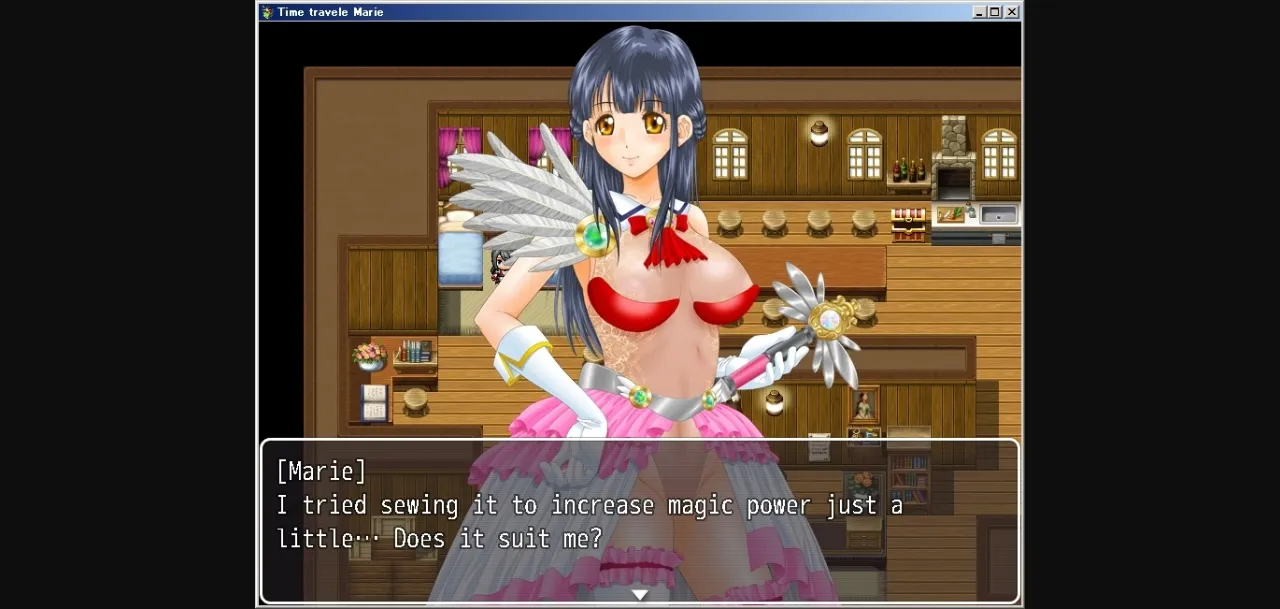Minimize the Time travele Marie window
The height and width of the screenshot is (609, 1280).
[x=979, y=12]
